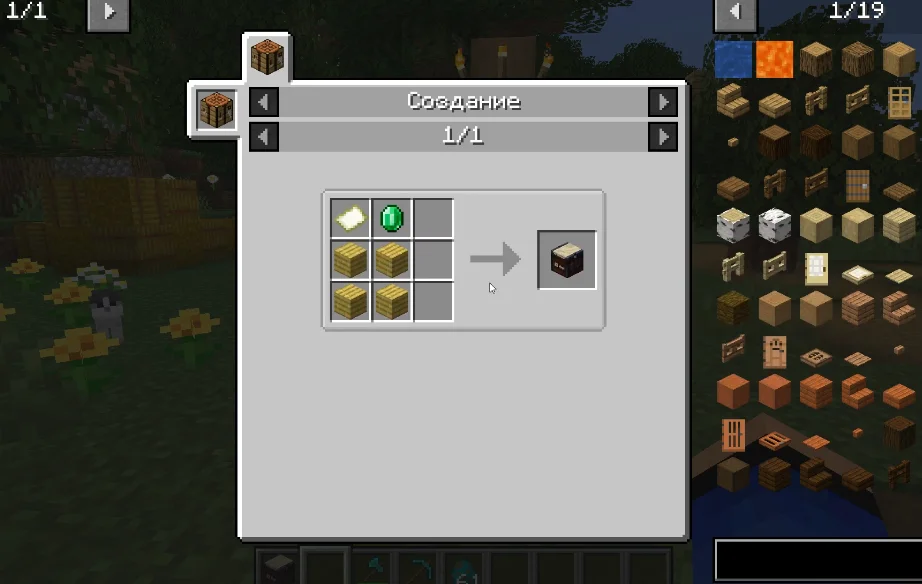Image resolution: width=922 pixels, height=584 pixels.
Task: Click the dark block in the recipe output slot
Action: [567, 260]
